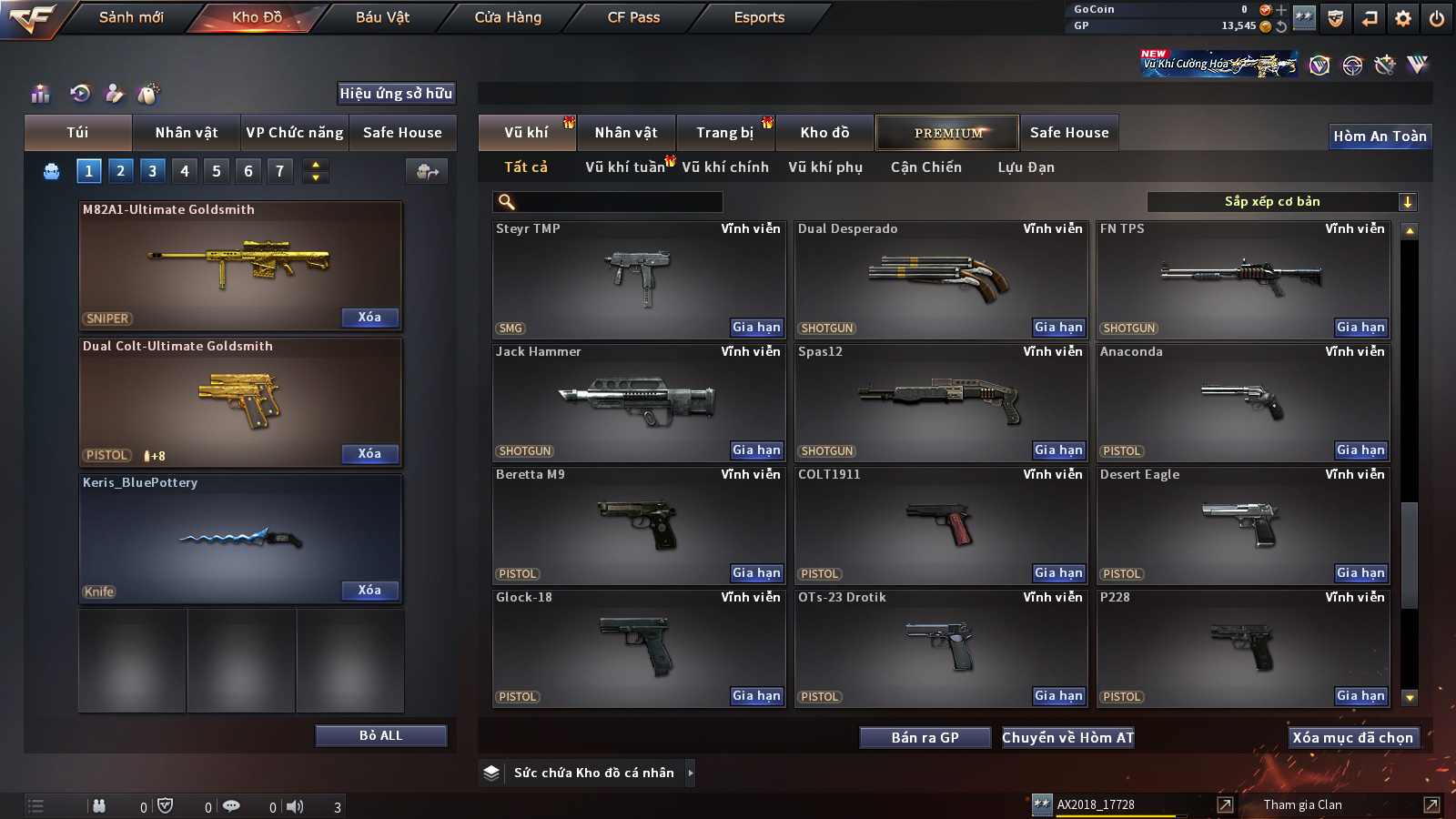Click the Bán ra GP button

pos(925,738)
